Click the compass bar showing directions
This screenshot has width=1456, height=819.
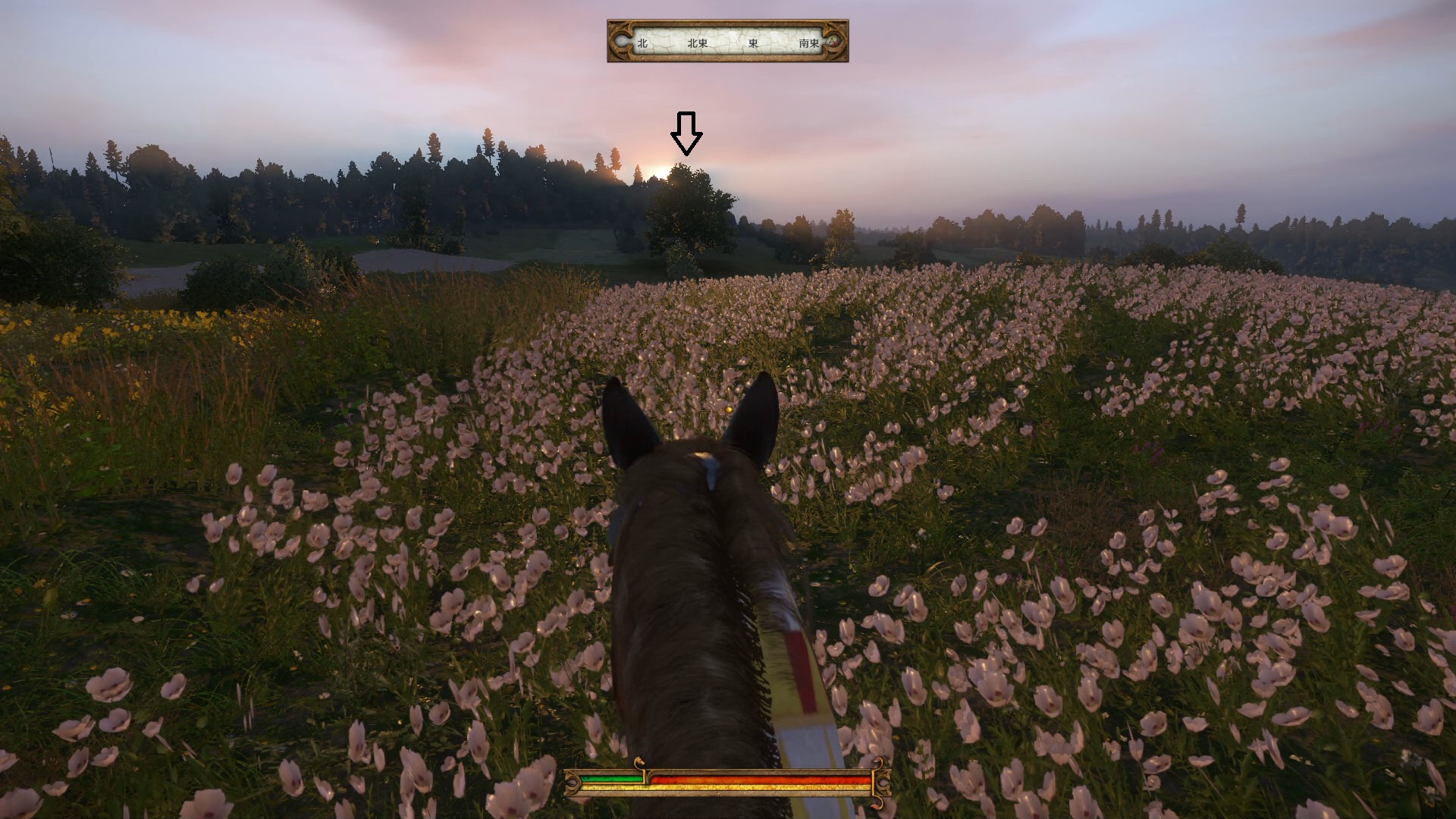coord(727,42)
